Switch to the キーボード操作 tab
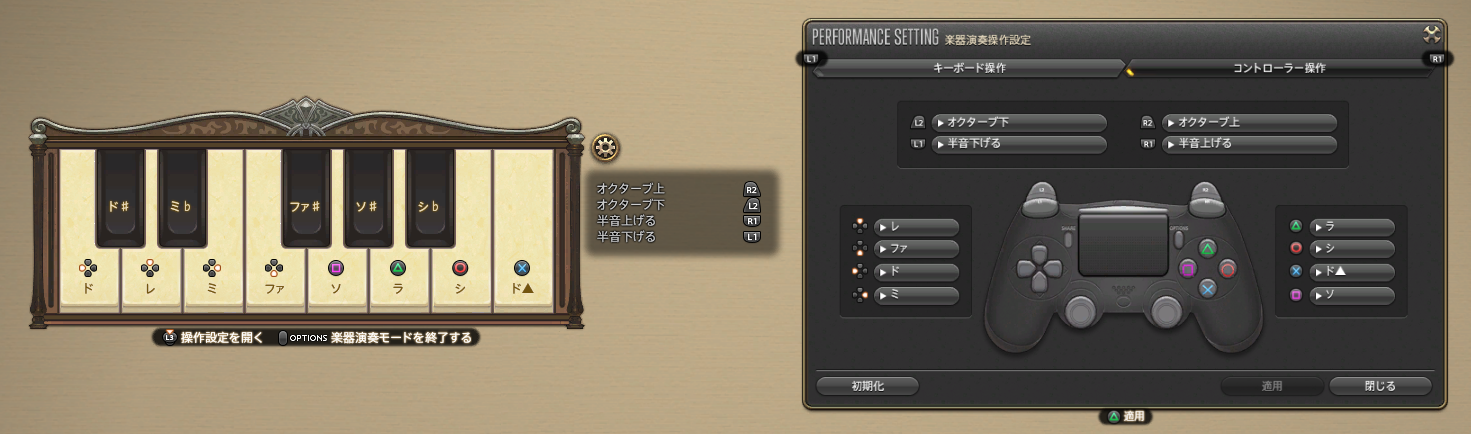 [969, 68]
